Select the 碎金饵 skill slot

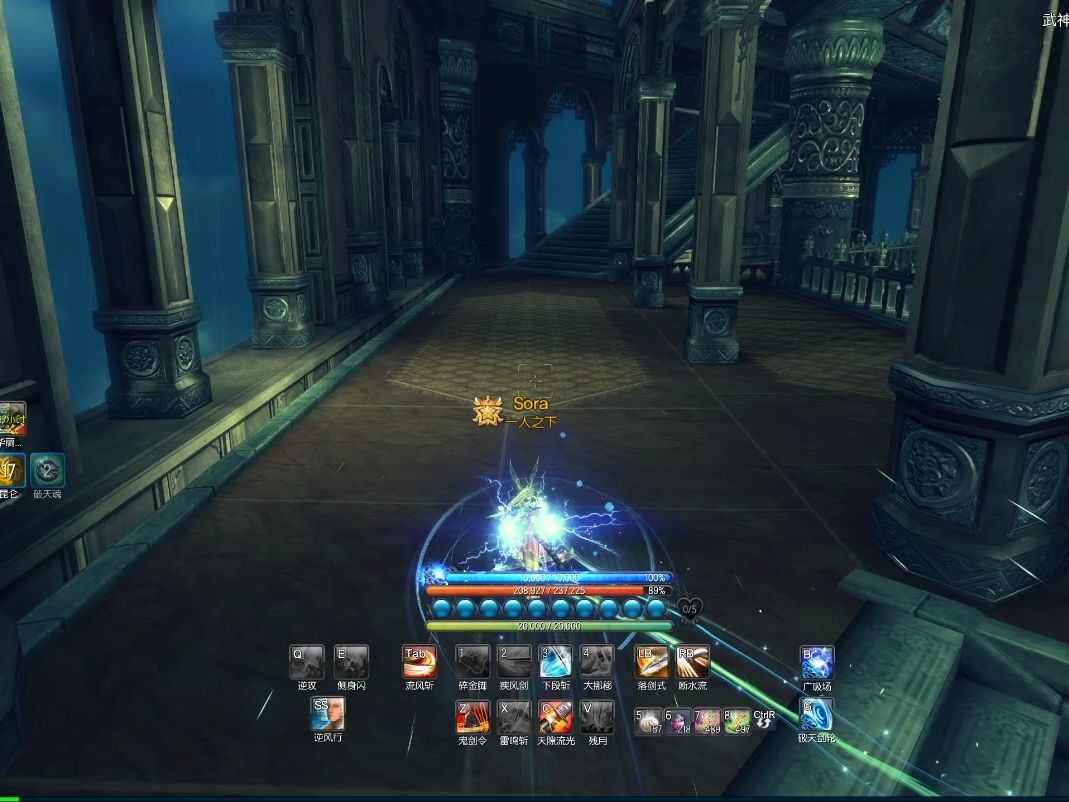[x=472, y=662]
